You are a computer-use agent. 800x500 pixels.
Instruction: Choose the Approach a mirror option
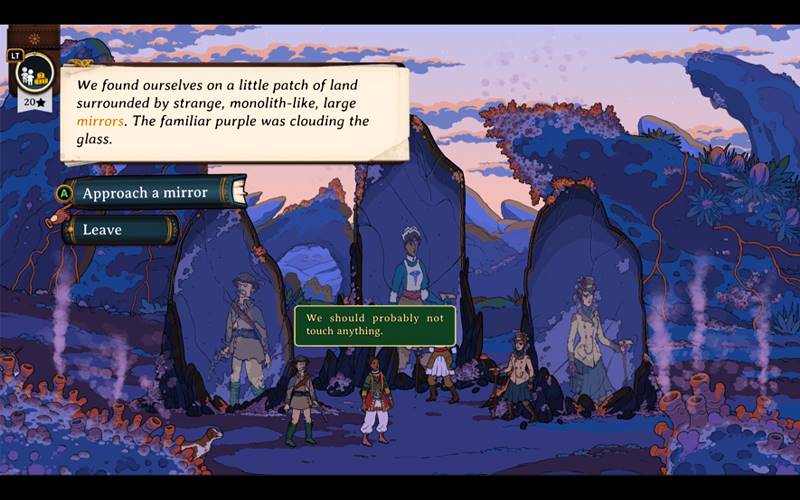pyautogui.click(x=152, y=192)
